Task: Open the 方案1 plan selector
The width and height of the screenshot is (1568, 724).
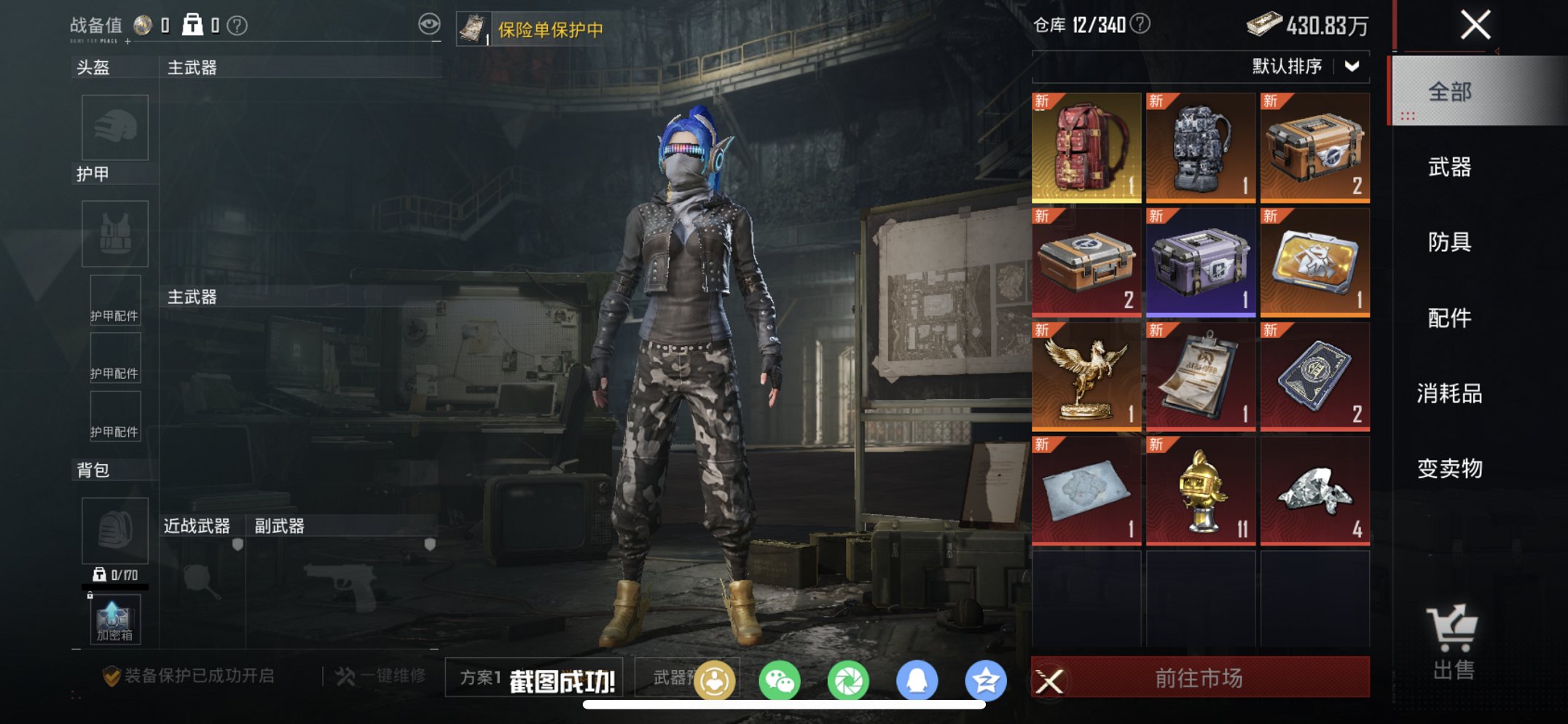Action: (481, 678)
